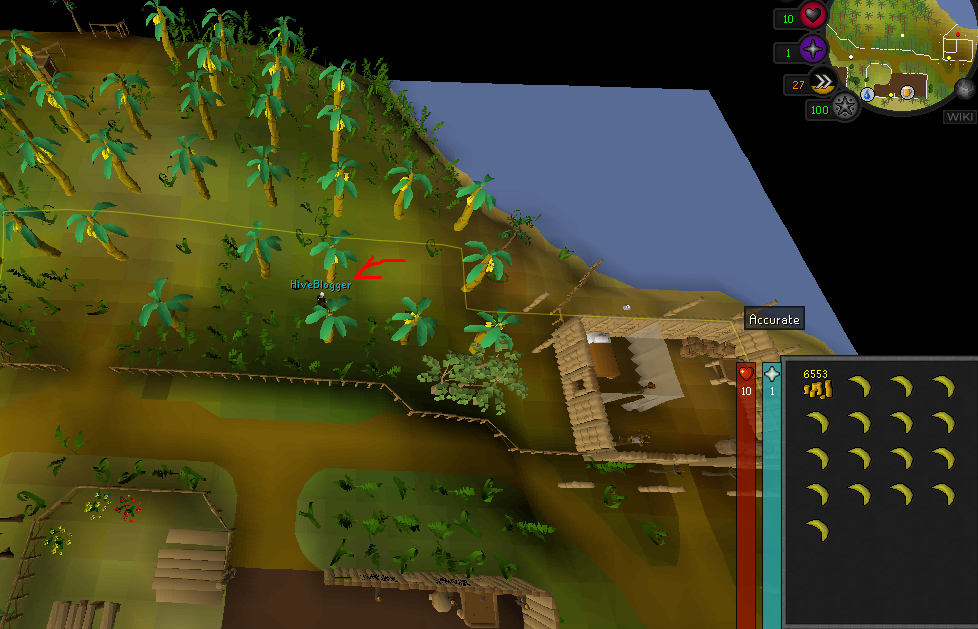Toggle run with the energy orb
The width and height of the screenshot is (978, 629).
(x=825, y=83)
